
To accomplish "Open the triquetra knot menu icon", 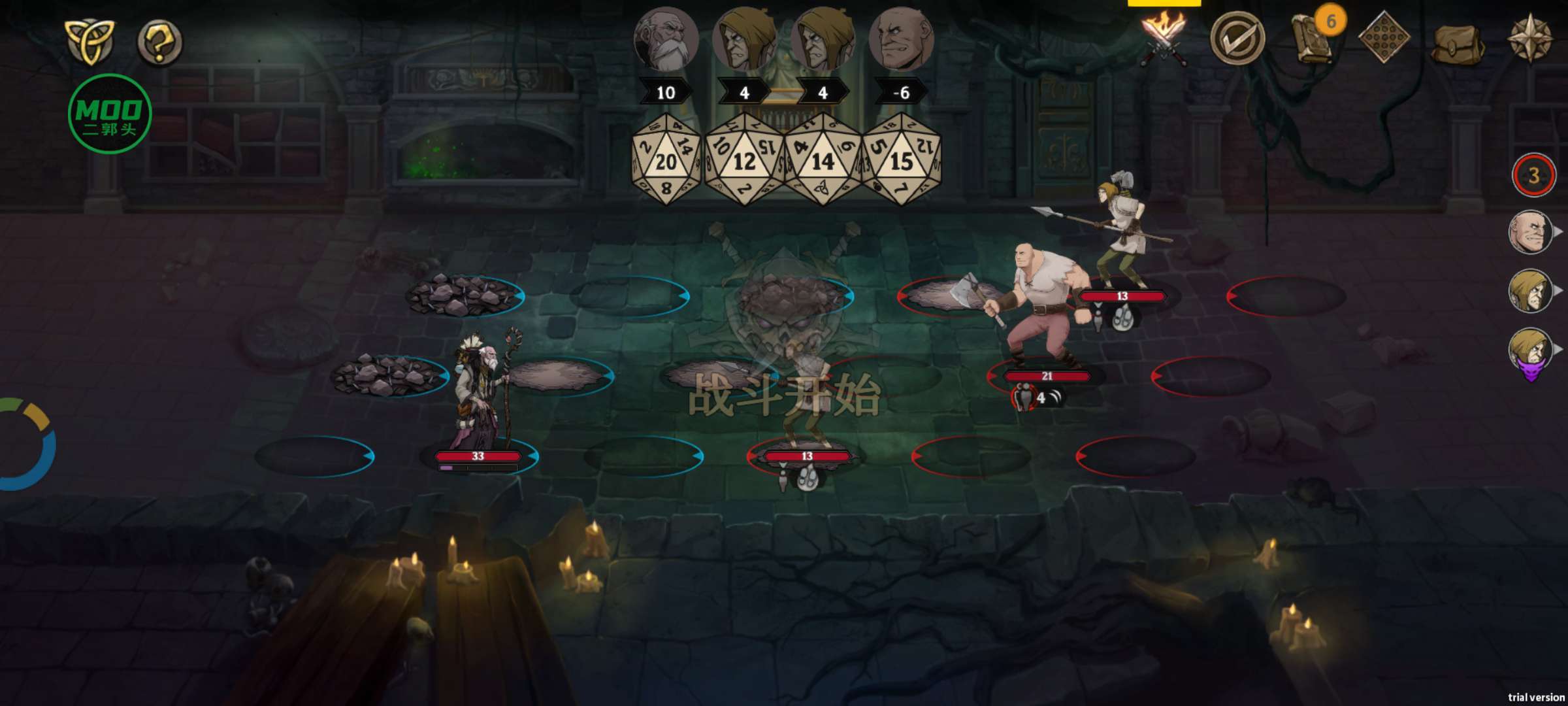I will click(x=90, y=41).
